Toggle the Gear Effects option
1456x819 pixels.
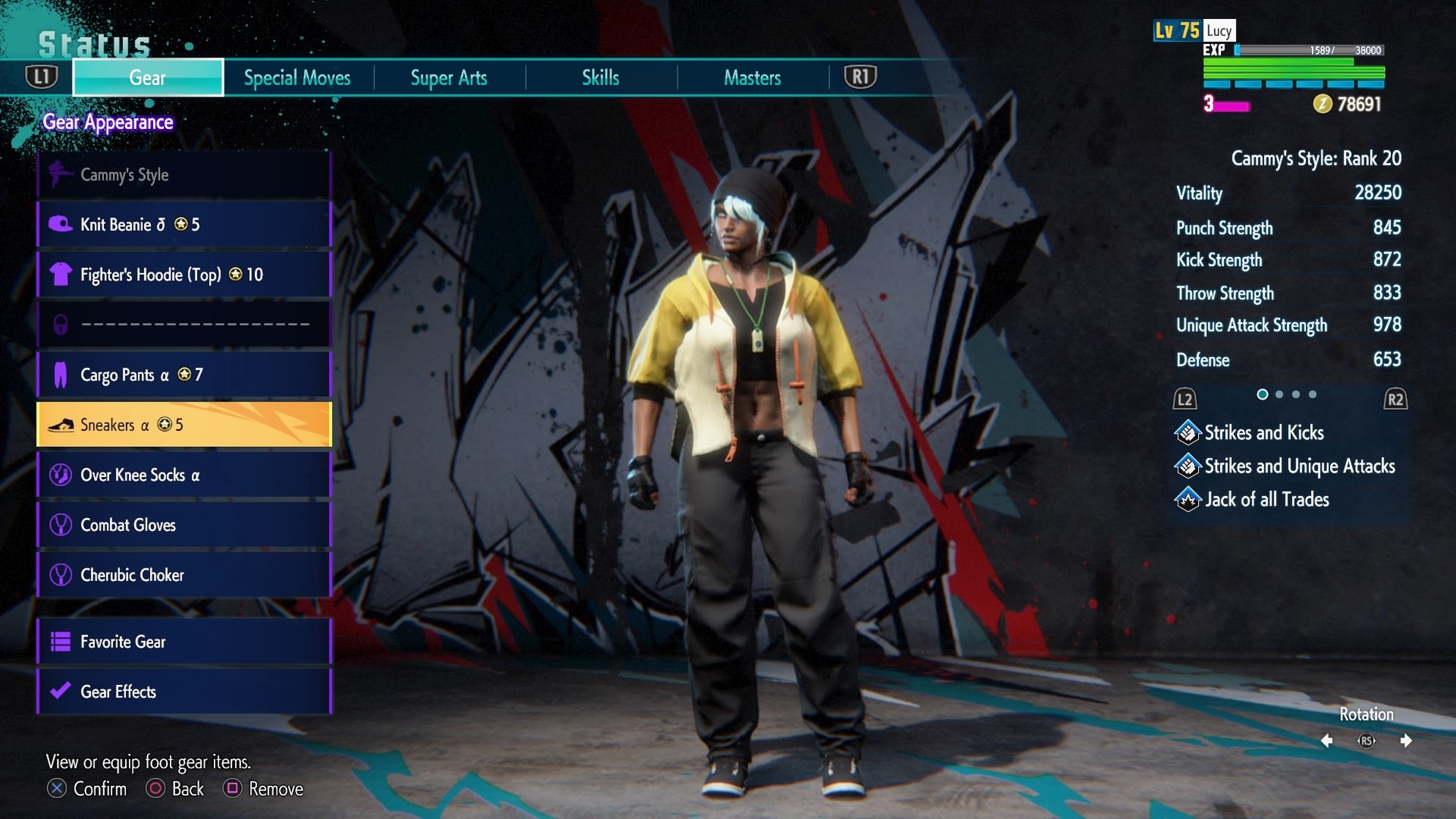pos(185,692)
